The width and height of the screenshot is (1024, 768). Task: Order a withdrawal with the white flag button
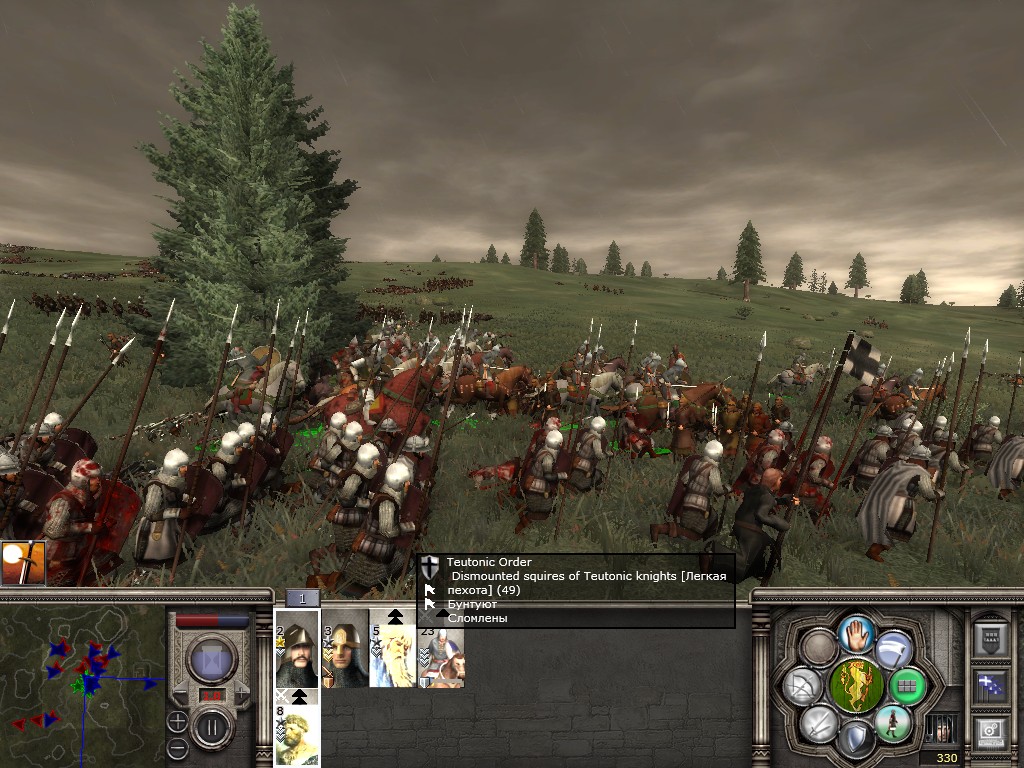tap(893, 649)
